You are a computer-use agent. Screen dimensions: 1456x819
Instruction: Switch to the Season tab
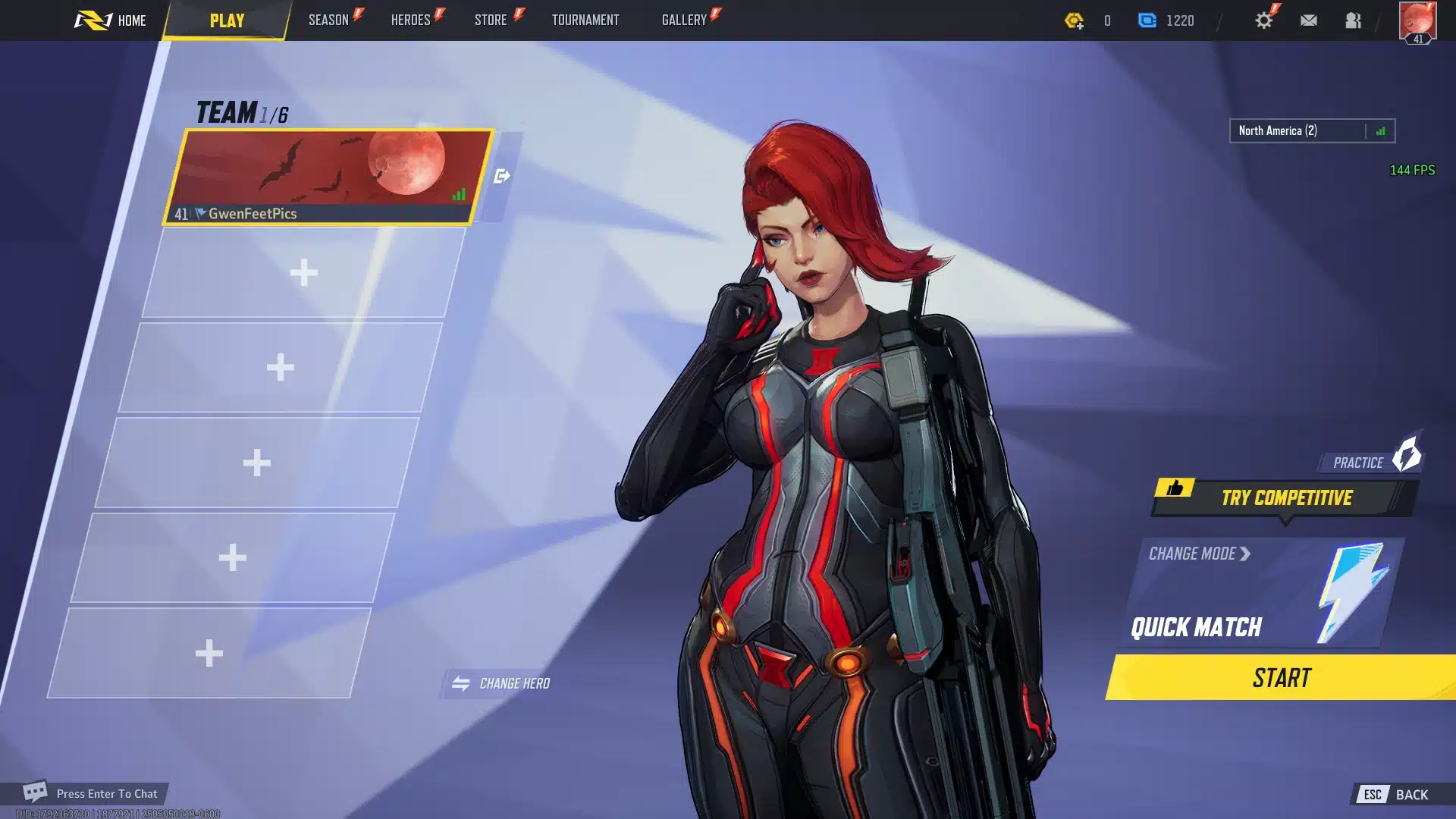(329, 20)
